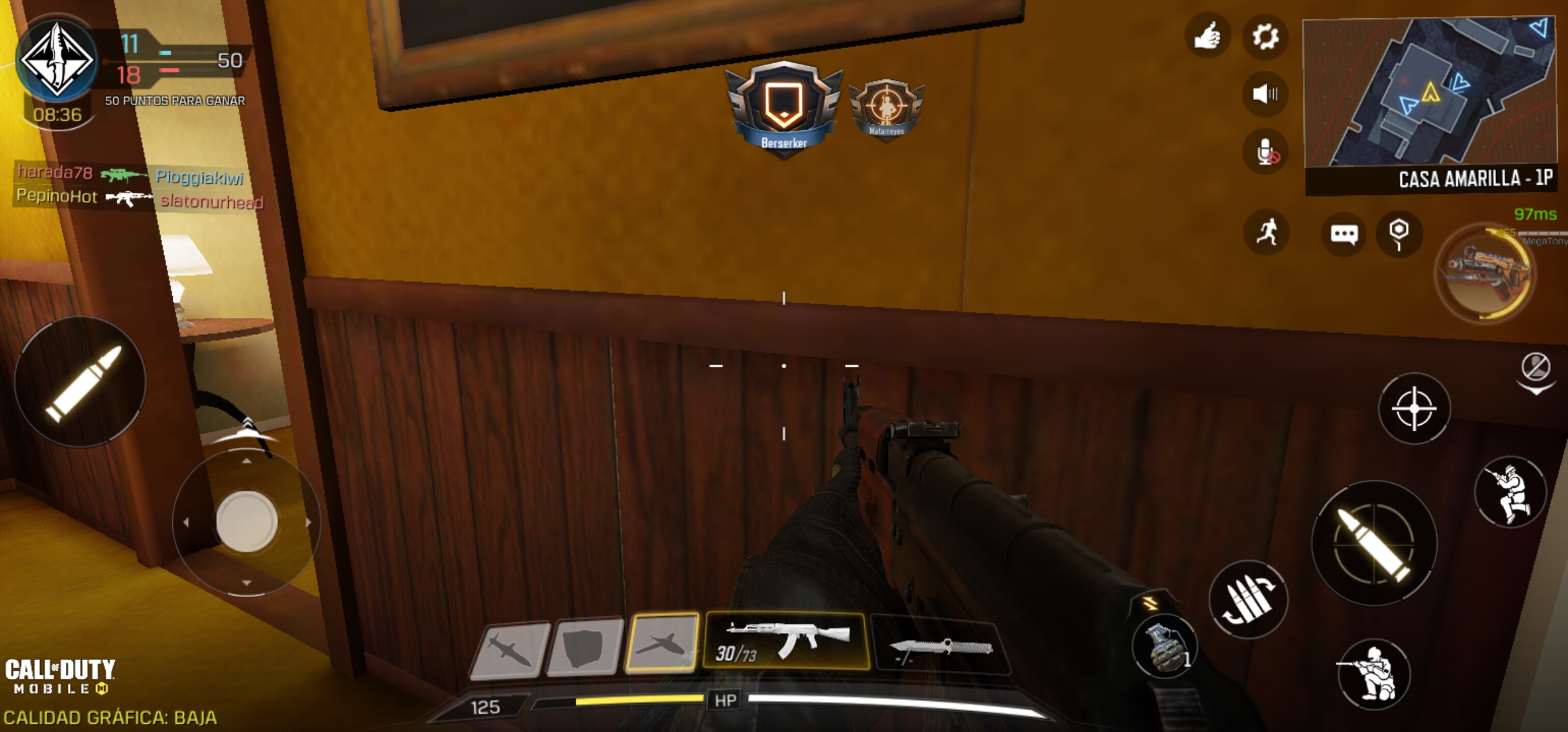Tap the aim-down-sights crosshair button
The width and height of the screenshot is (1568, 732).
1414,409
